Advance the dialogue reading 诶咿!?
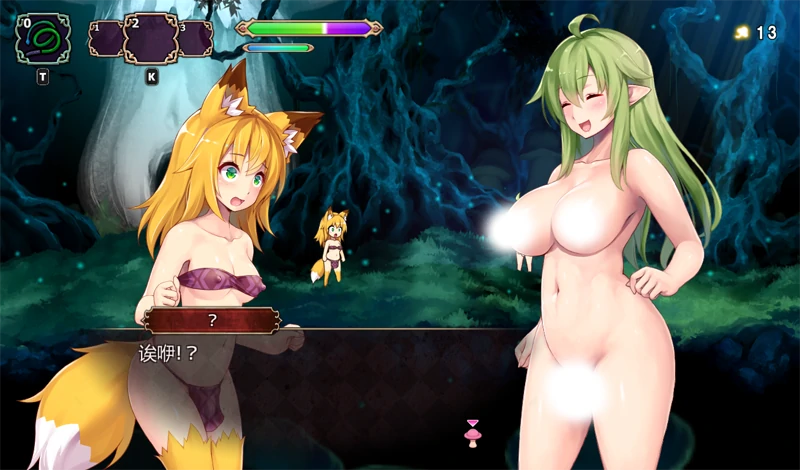This screenshot has height=470, width=800. pos(166,353)
